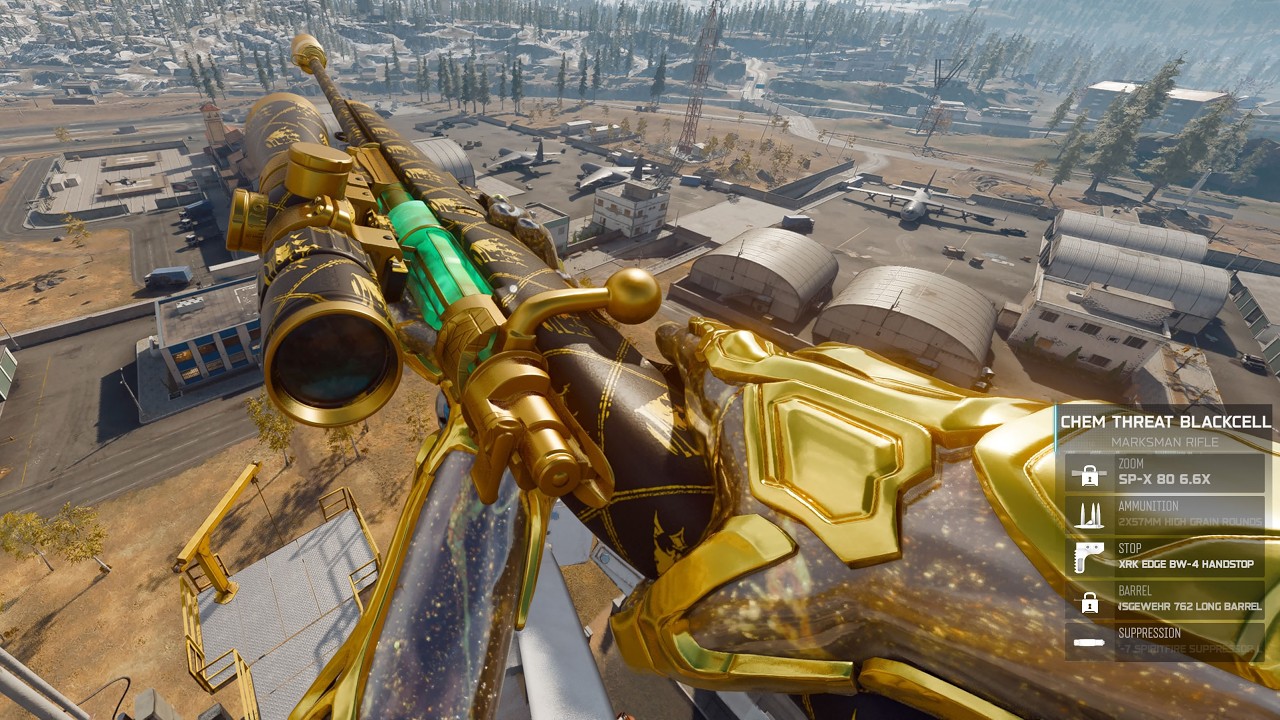Click the ammunition bullets icon
Screen dimensions: 1280x720
[1089, 515]
